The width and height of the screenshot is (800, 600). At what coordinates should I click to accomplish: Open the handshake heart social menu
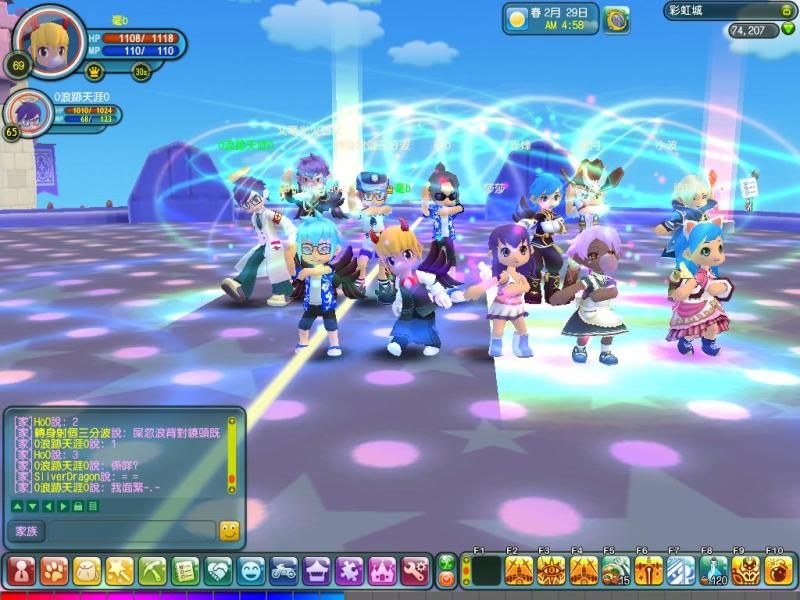[219, 571]
